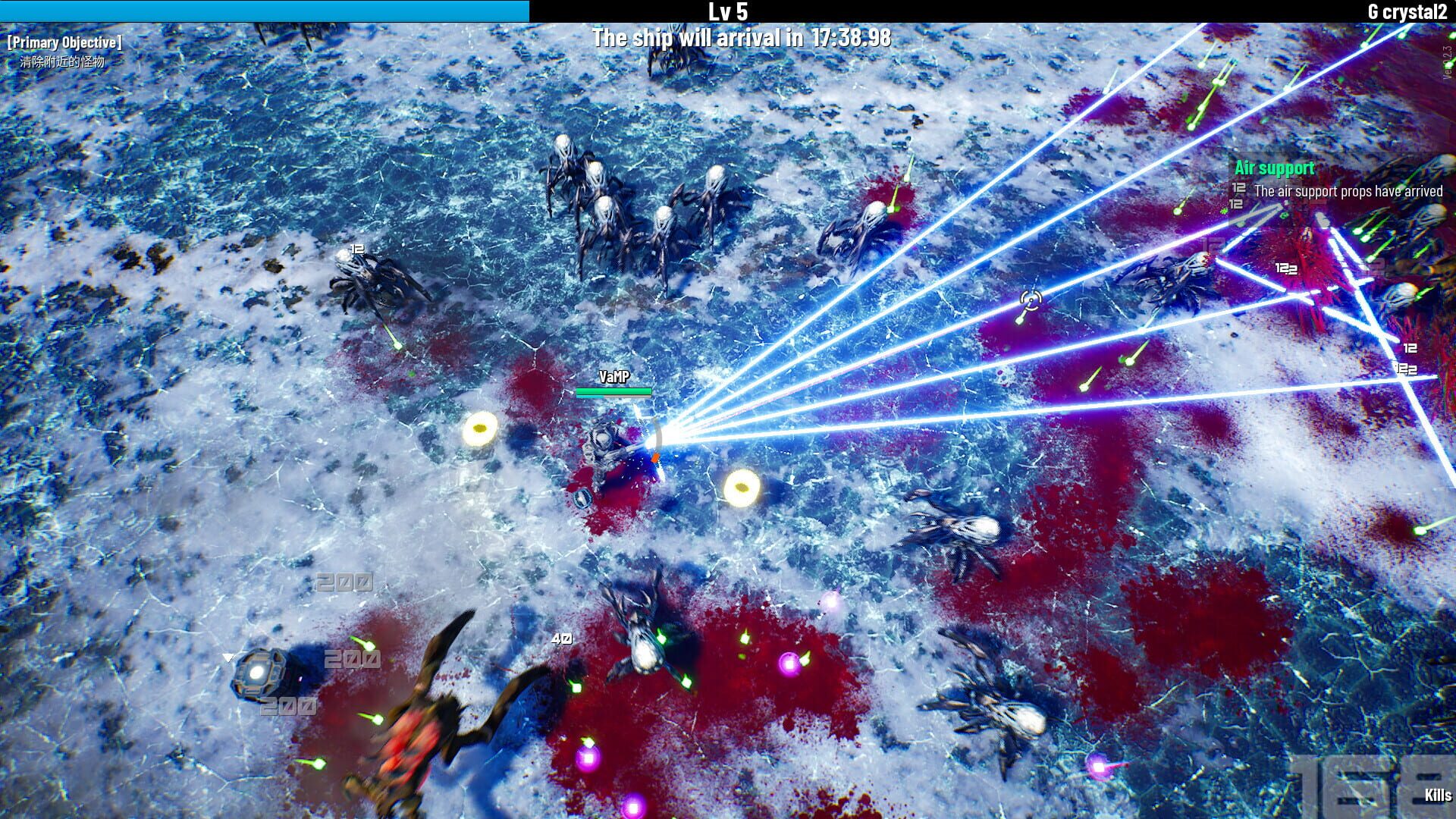
Task: Select the crosshair targeting reticle
Action: pyautogui.click(x=1030, y=300)
